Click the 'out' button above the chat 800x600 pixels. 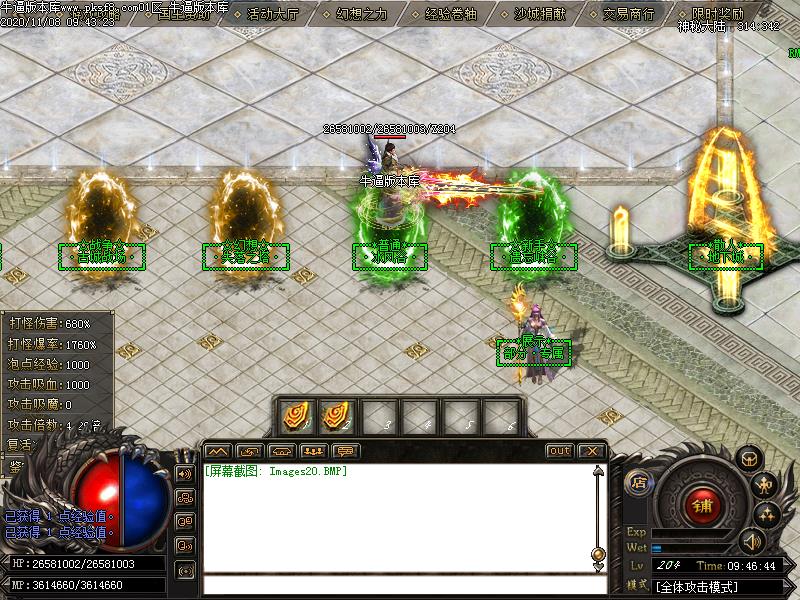560,451
